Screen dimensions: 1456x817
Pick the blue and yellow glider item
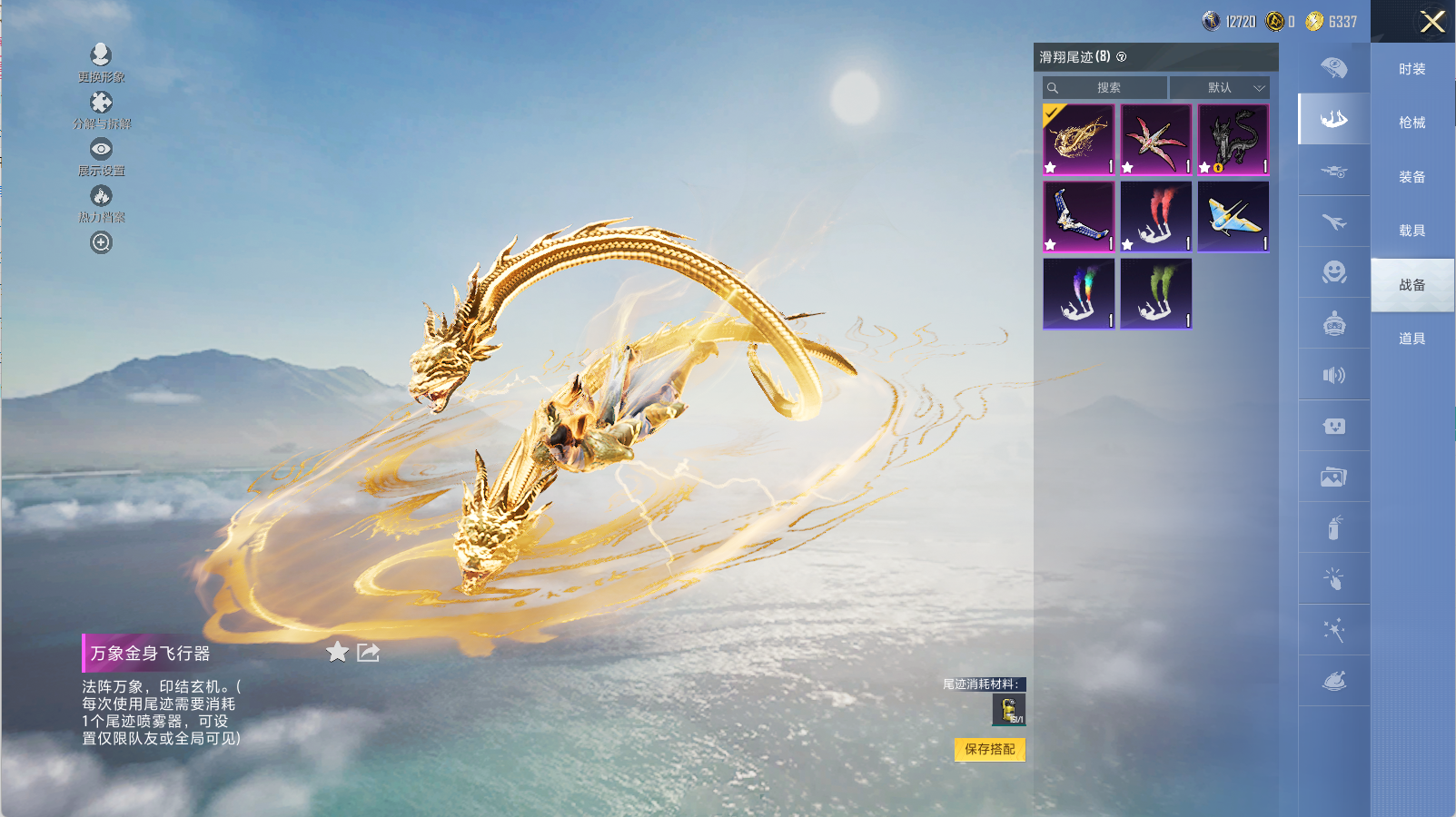coord(1233,216)
